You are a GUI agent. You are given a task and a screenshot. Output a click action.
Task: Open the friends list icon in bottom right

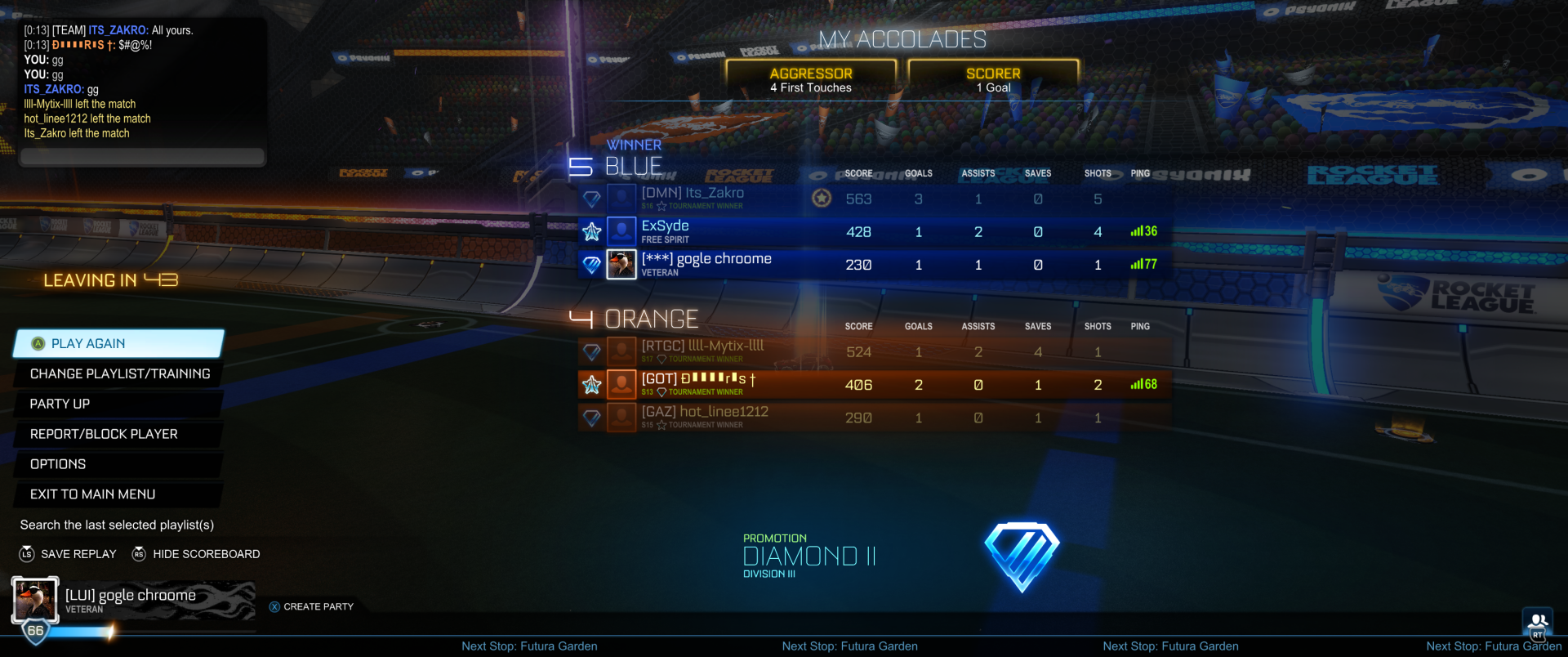tap(1539, 619)
